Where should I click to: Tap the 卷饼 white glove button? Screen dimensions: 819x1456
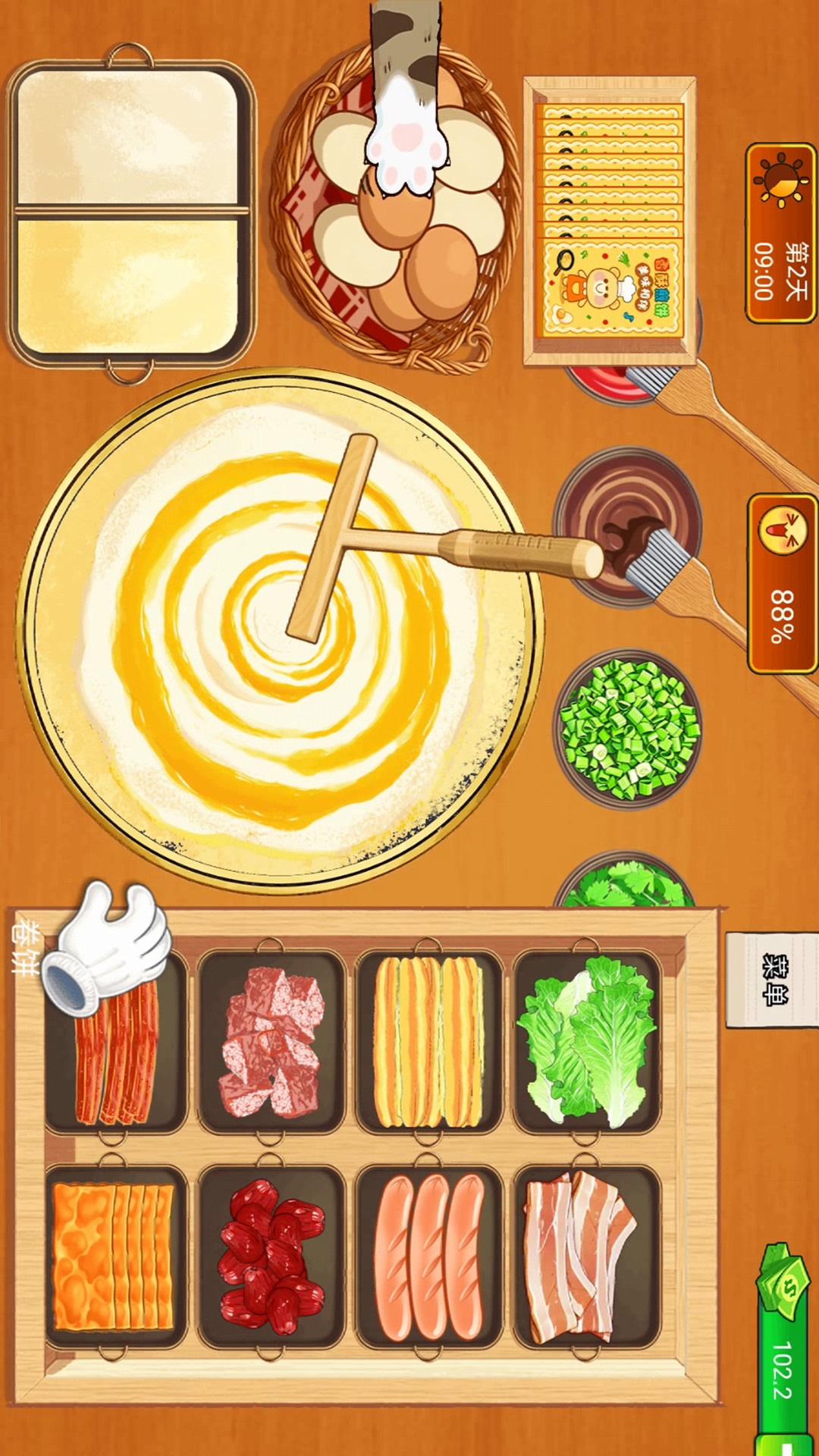(x=106, y=948)
